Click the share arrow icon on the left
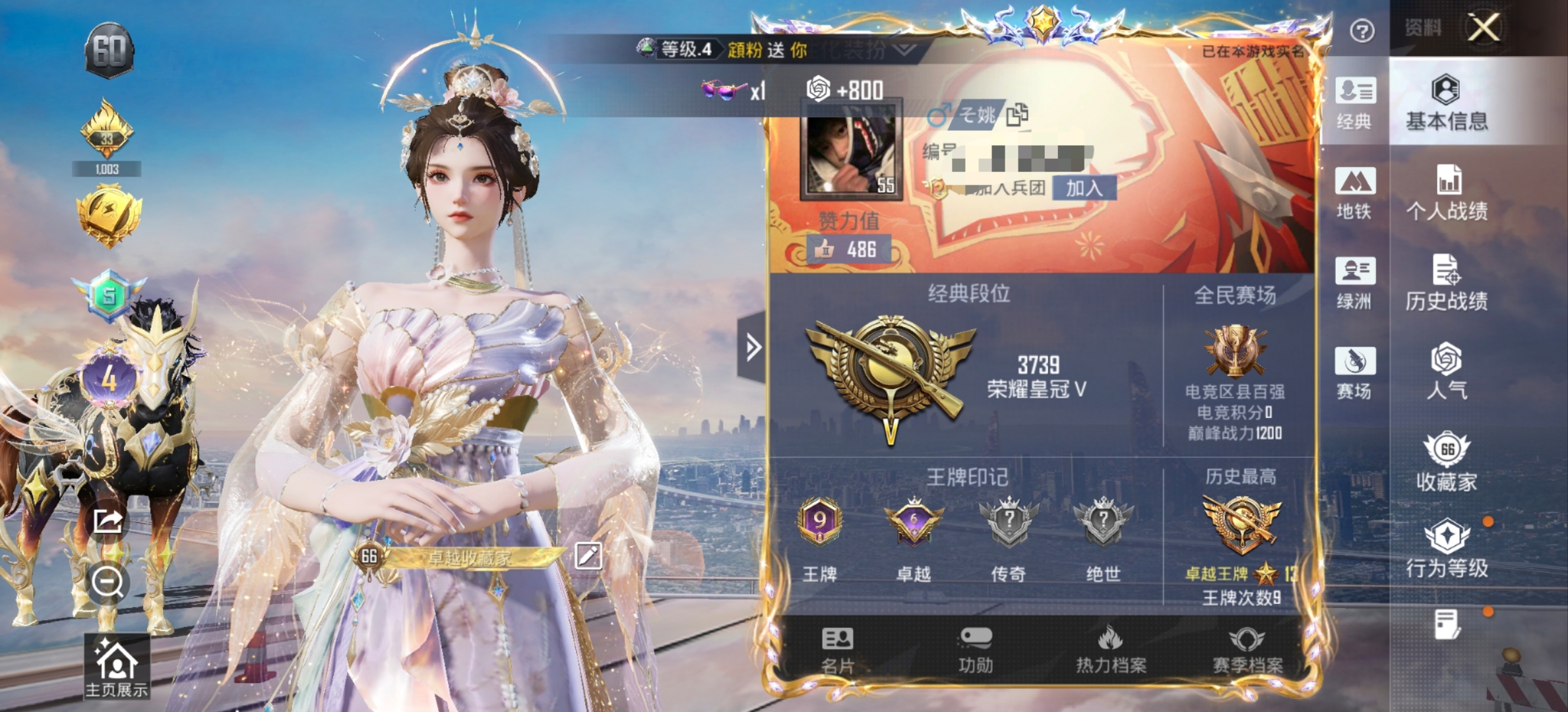Screen dimensions: 1568x712 click(x=107, y=521)
